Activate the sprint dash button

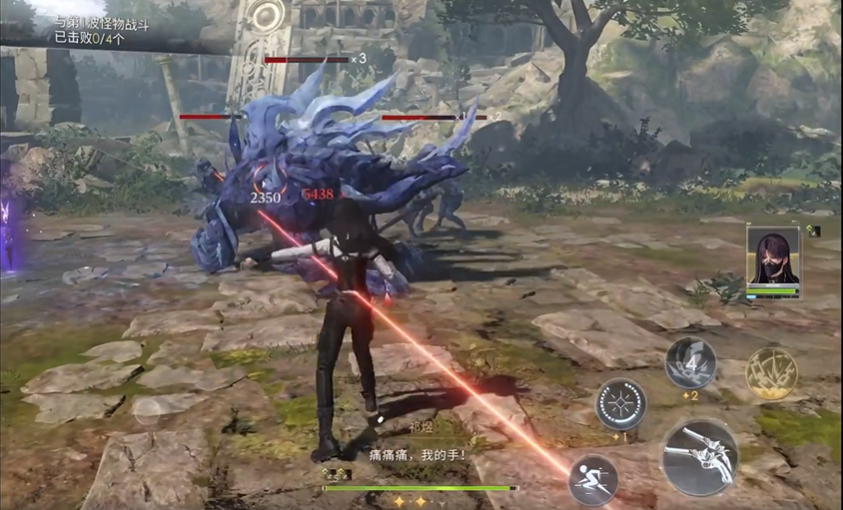point(592,479)
